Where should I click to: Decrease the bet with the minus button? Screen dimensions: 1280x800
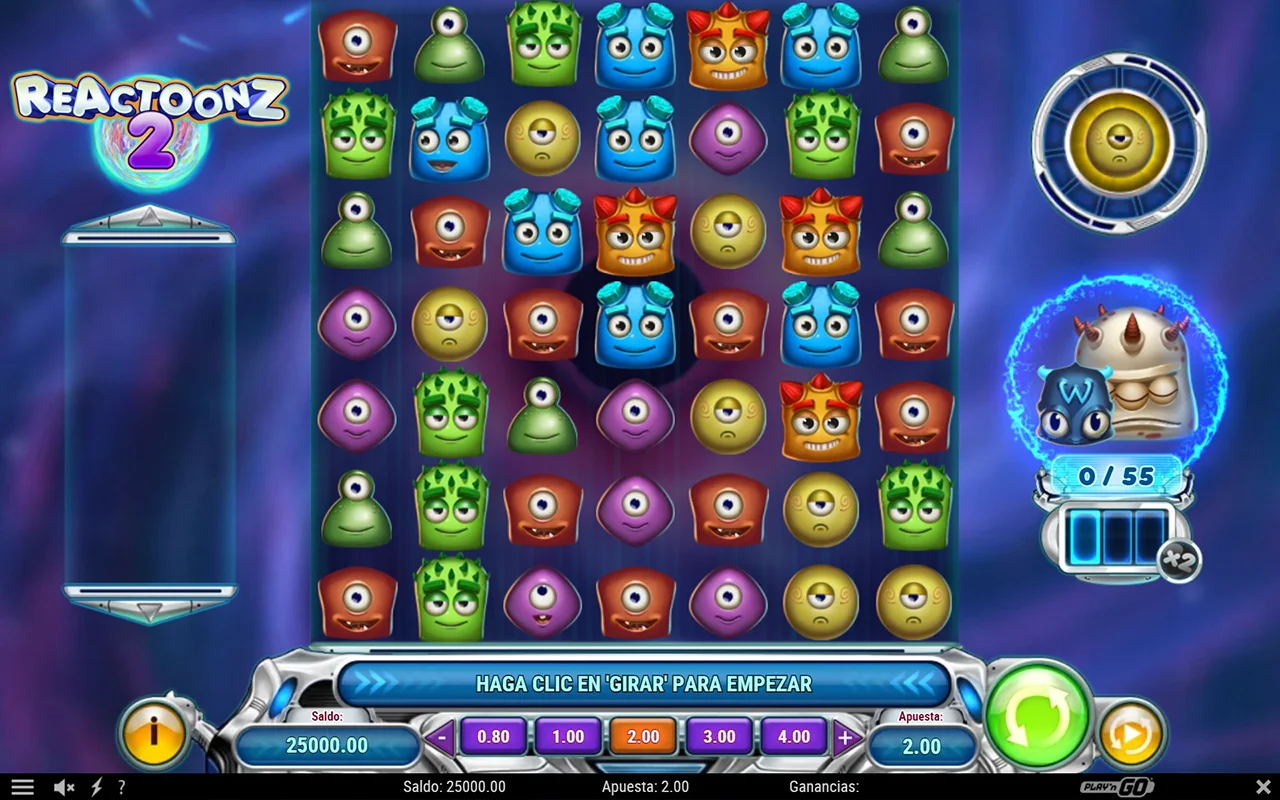pos(441,738)
